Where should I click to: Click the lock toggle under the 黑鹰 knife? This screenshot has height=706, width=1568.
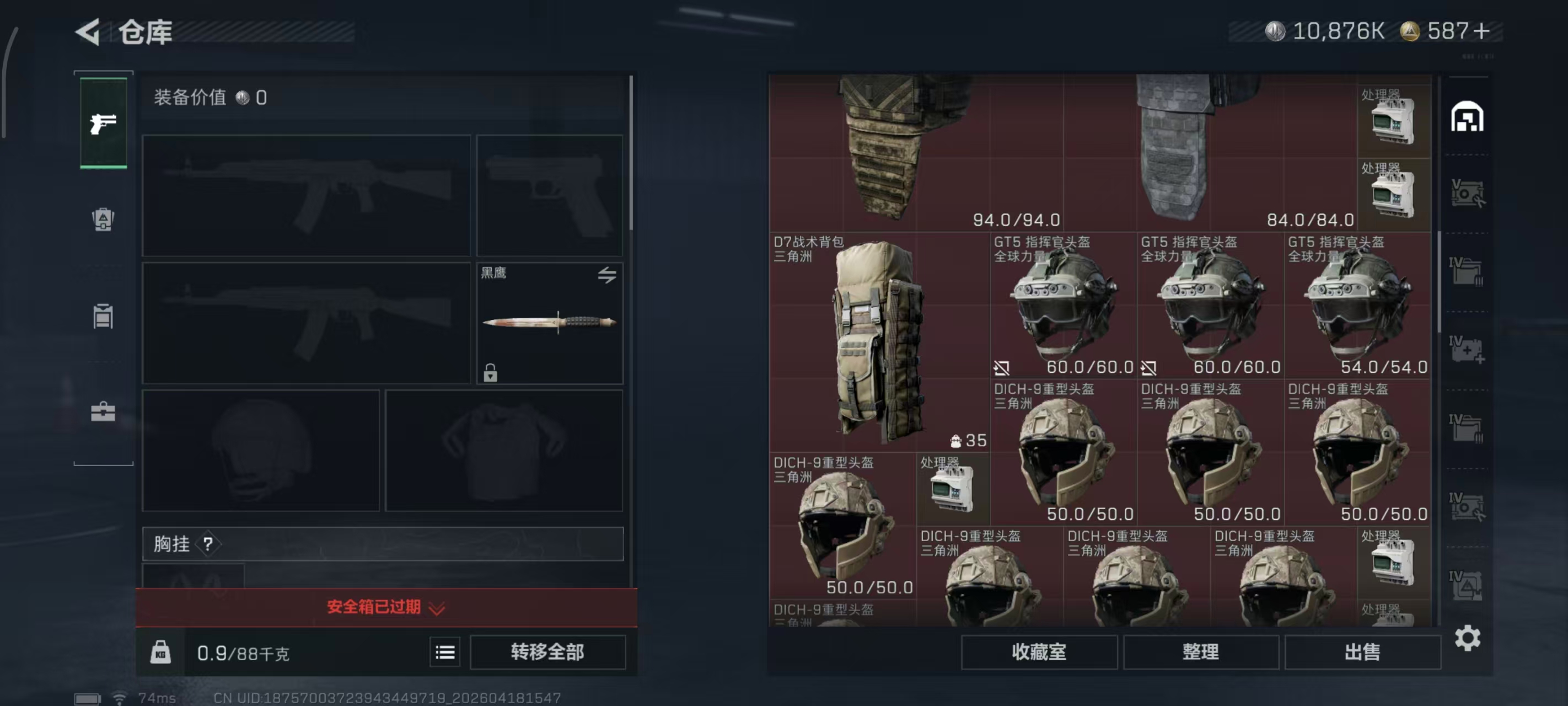click(491, 373)
